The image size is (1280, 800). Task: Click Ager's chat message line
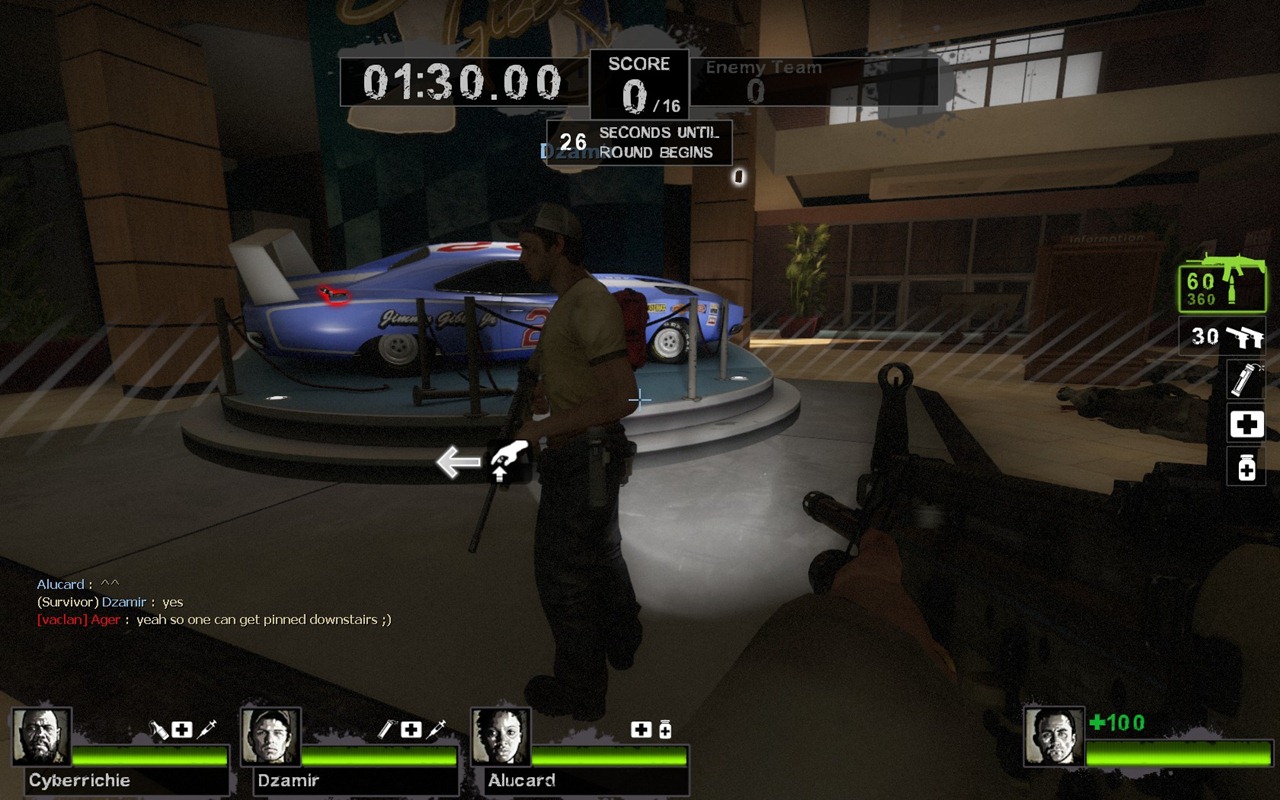tap(214, 620)
